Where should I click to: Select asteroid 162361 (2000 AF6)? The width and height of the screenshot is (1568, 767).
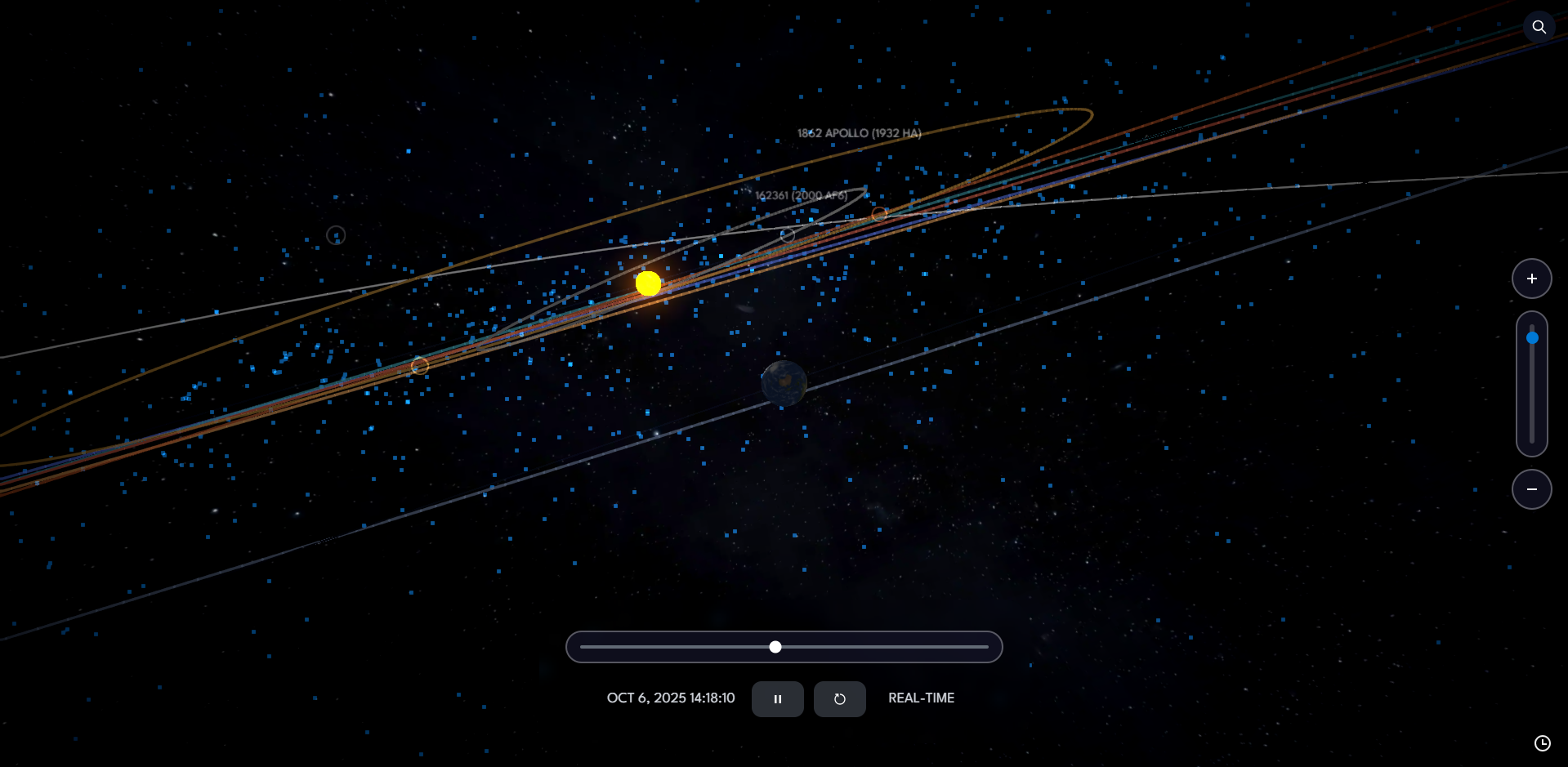[x=801, y=195]
